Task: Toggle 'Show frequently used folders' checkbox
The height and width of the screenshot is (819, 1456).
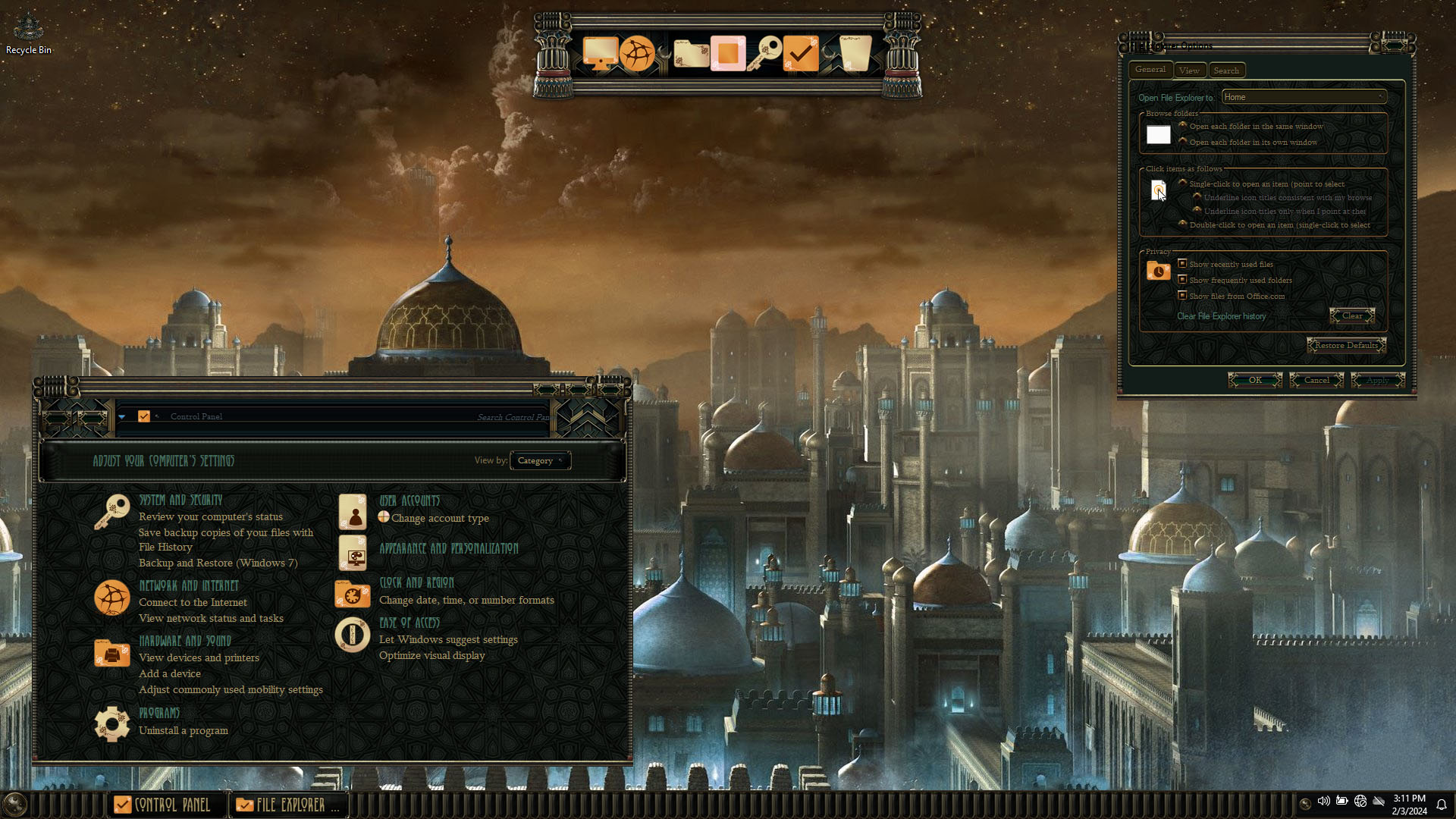Action: pos(1182,280)
